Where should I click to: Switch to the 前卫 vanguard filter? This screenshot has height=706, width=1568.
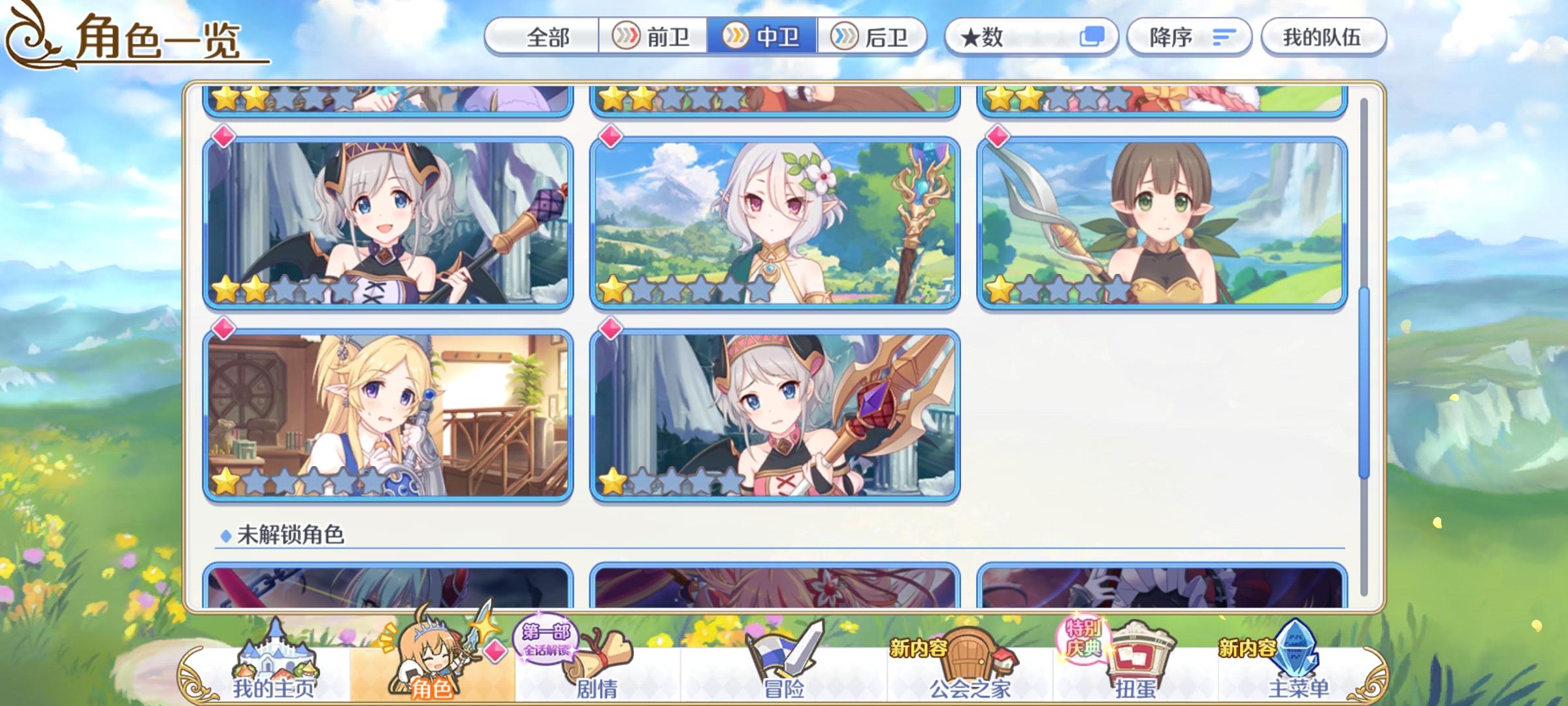653,37
